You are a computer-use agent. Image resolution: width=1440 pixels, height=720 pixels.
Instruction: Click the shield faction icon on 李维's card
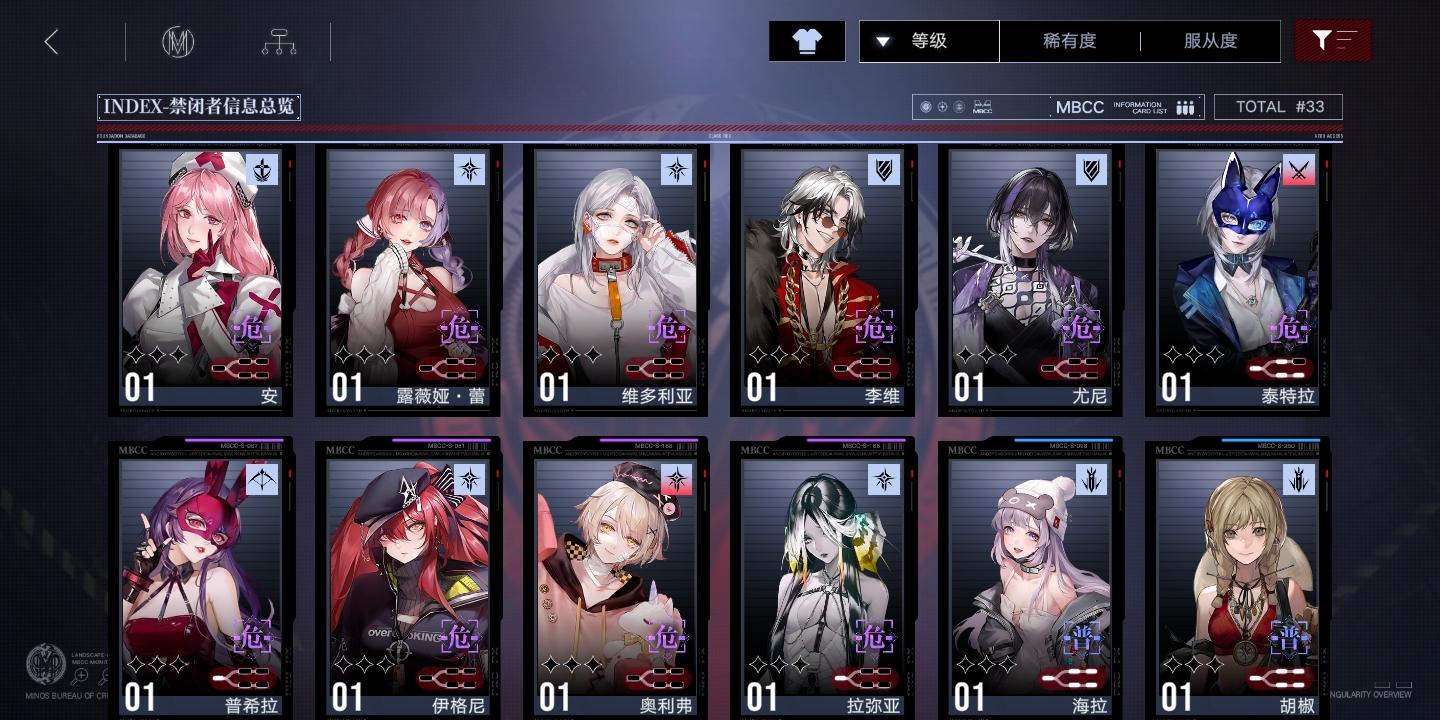[886, 170]
